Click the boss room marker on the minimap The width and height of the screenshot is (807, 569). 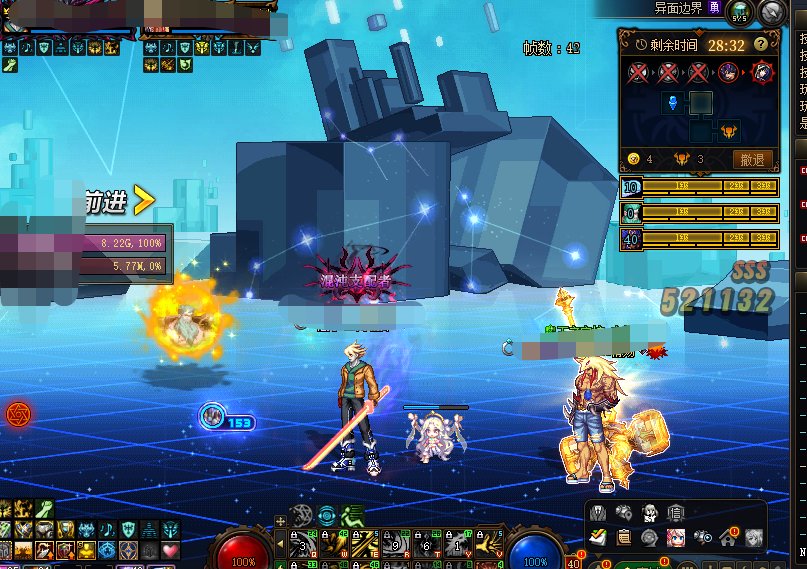727,129
